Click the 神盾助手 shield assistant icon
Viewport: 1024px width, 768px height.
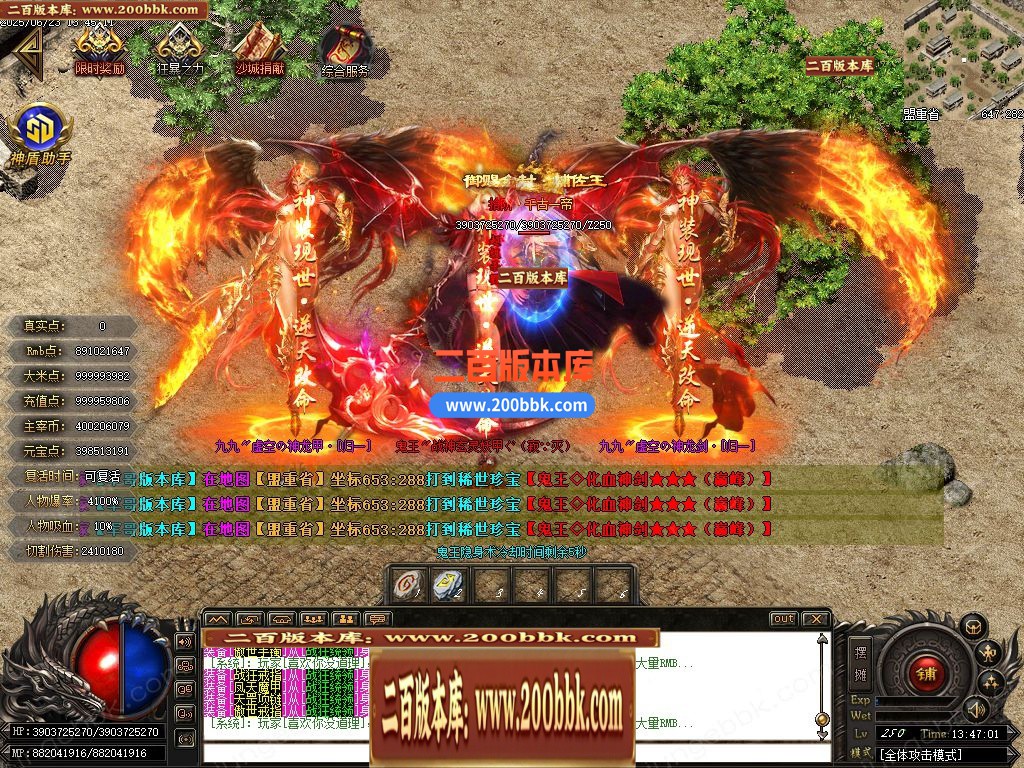40,130
